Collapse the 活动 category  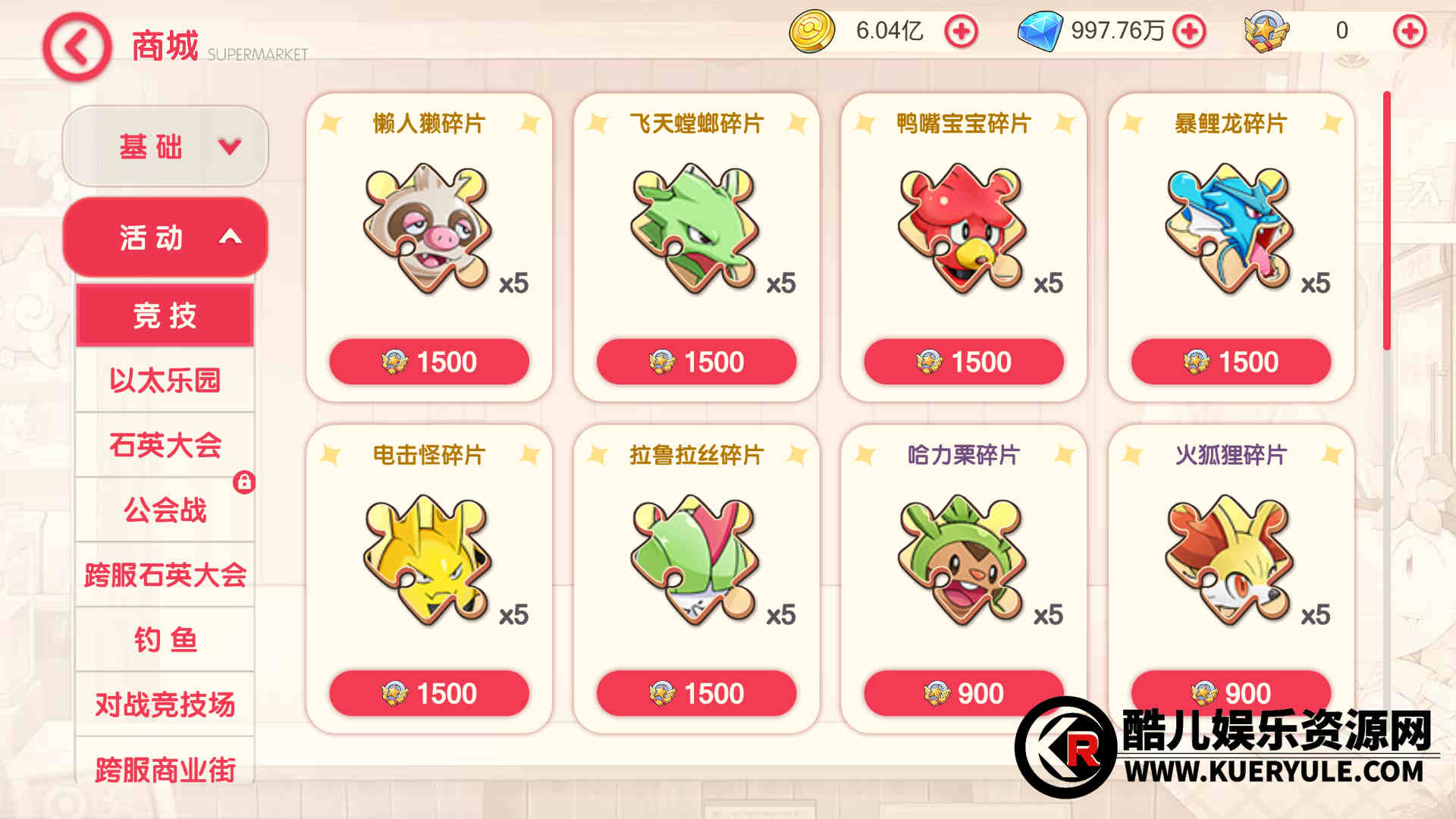coord(165,237)
